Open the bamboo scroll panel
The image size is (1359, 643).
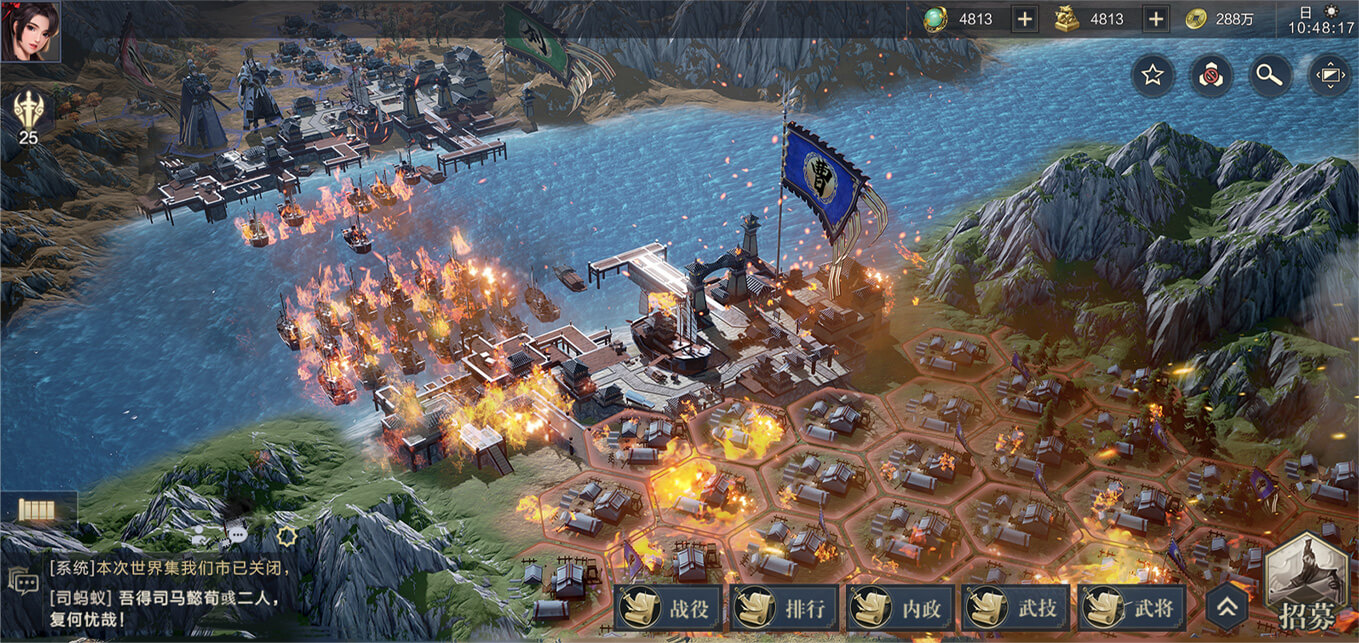click(x=38, y=511)
